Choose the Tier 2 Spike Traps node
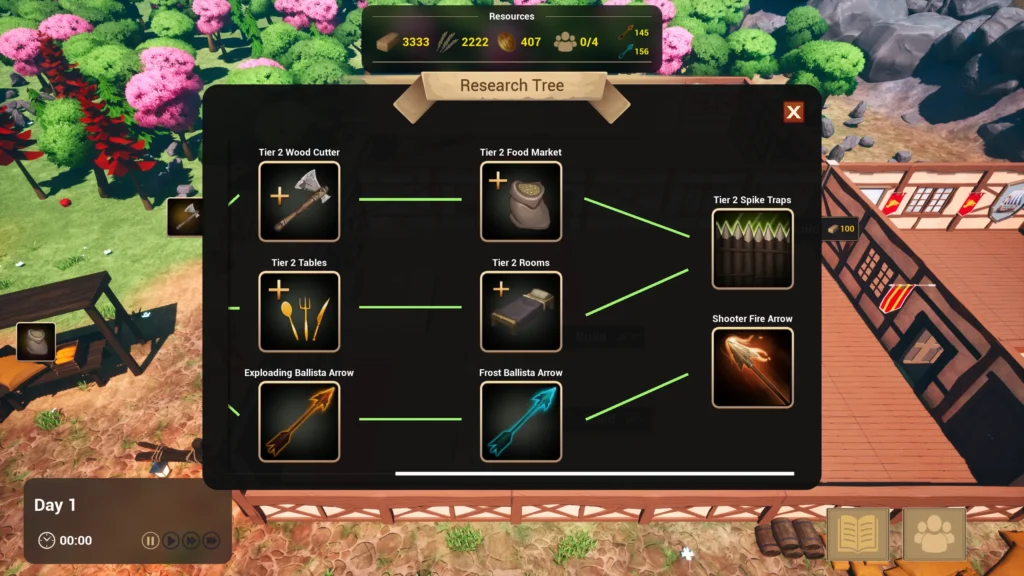The image size is (1024, 576). click(x=752, y=249)
